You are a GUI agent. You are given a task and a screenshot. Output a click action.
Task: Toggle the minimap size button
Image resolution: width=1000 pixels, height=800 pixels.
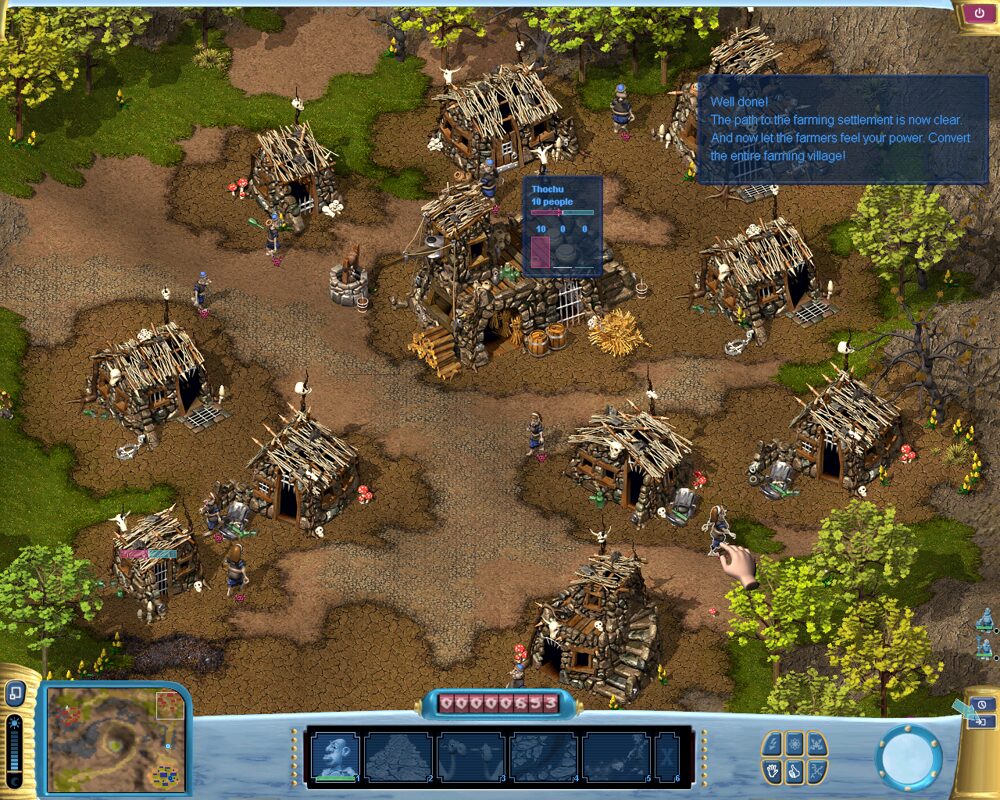click(16, 692)
